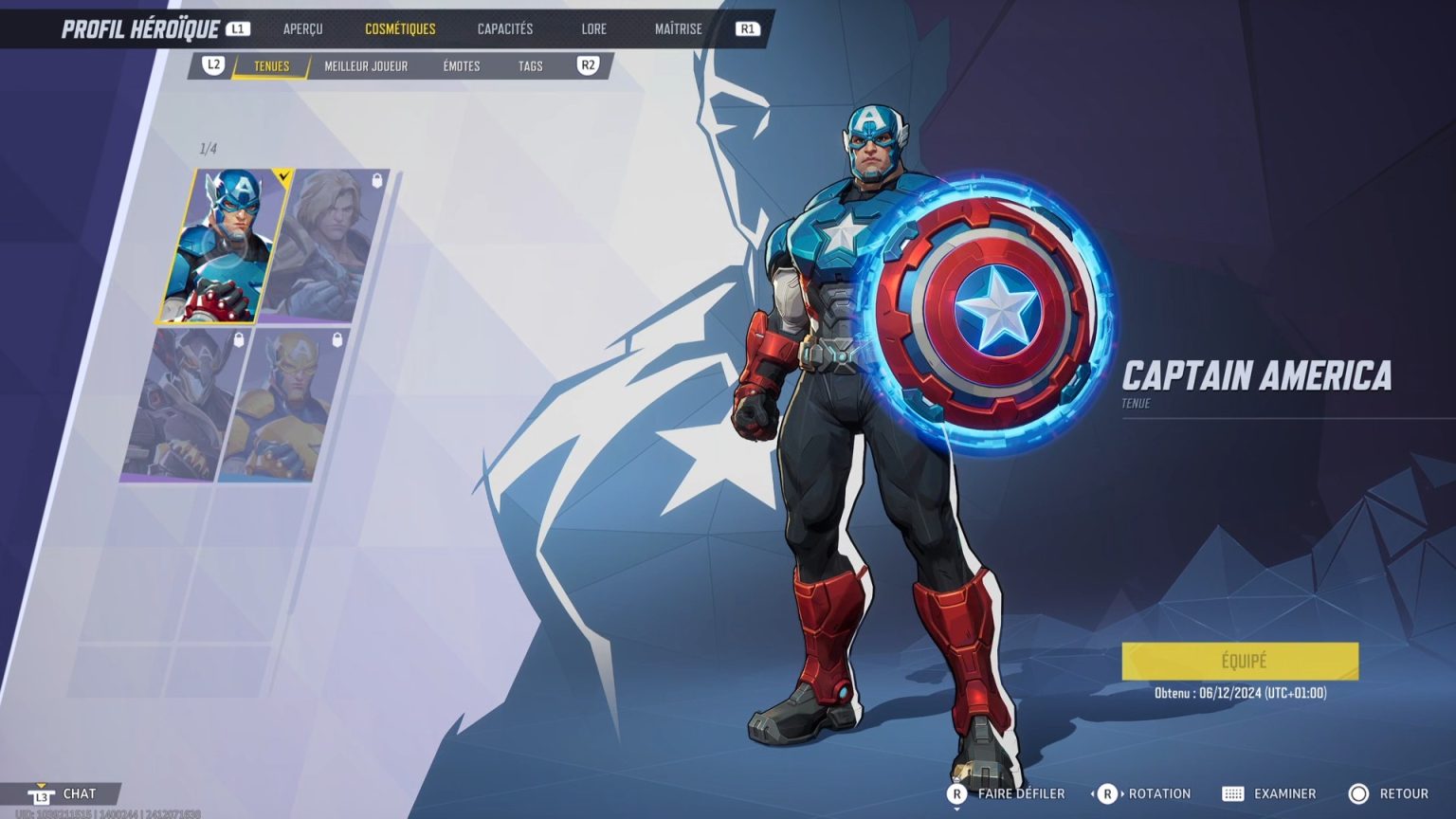Click the keyboard icon next to EXAMINER

click(x=1234, y=793)
